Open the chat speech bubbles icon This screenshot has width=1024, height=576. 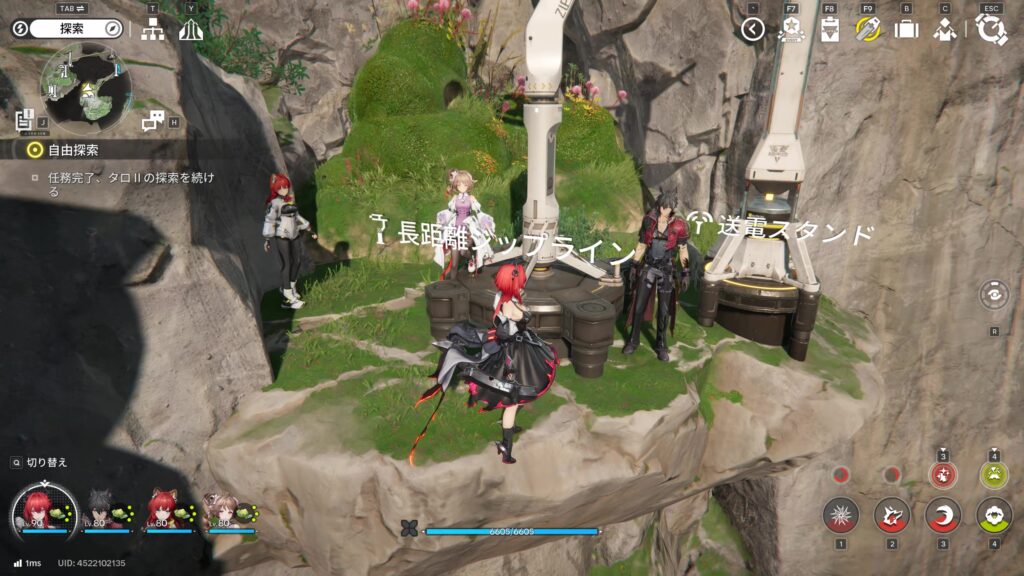click(153, 121)
